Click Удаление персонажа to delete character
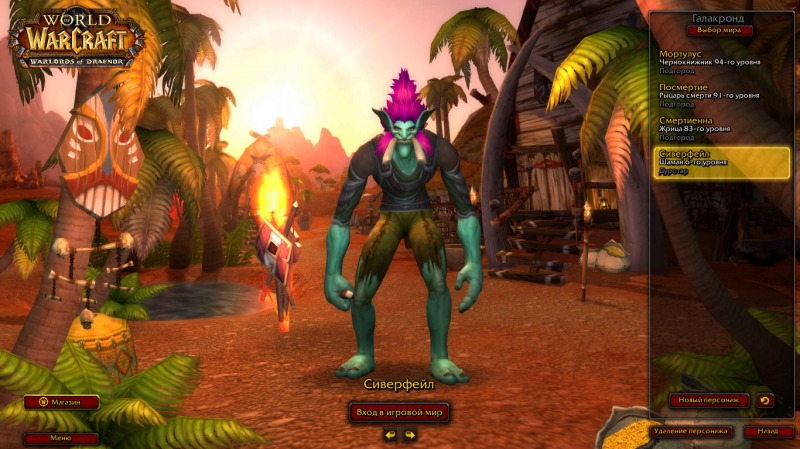 pyautogui.click(x=689, y=432)
